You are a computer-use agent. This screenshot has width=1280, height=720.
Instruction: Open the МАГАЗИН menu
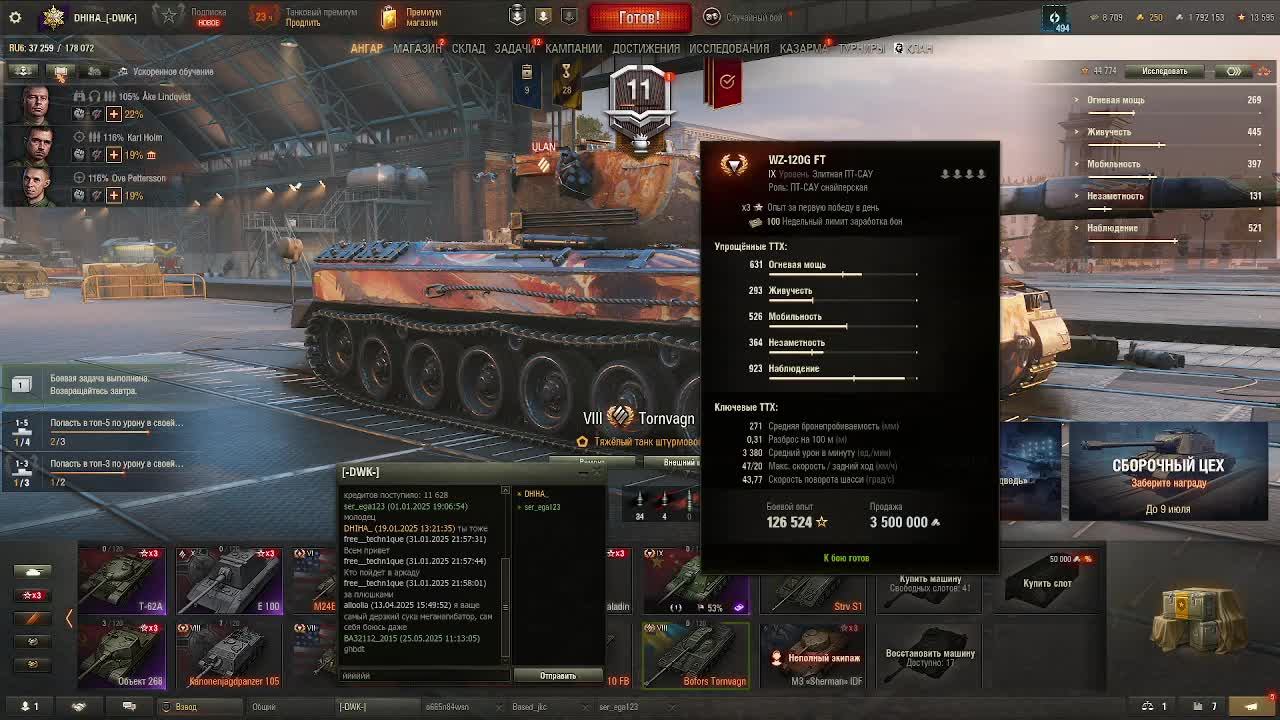click(x=417, y=48)
